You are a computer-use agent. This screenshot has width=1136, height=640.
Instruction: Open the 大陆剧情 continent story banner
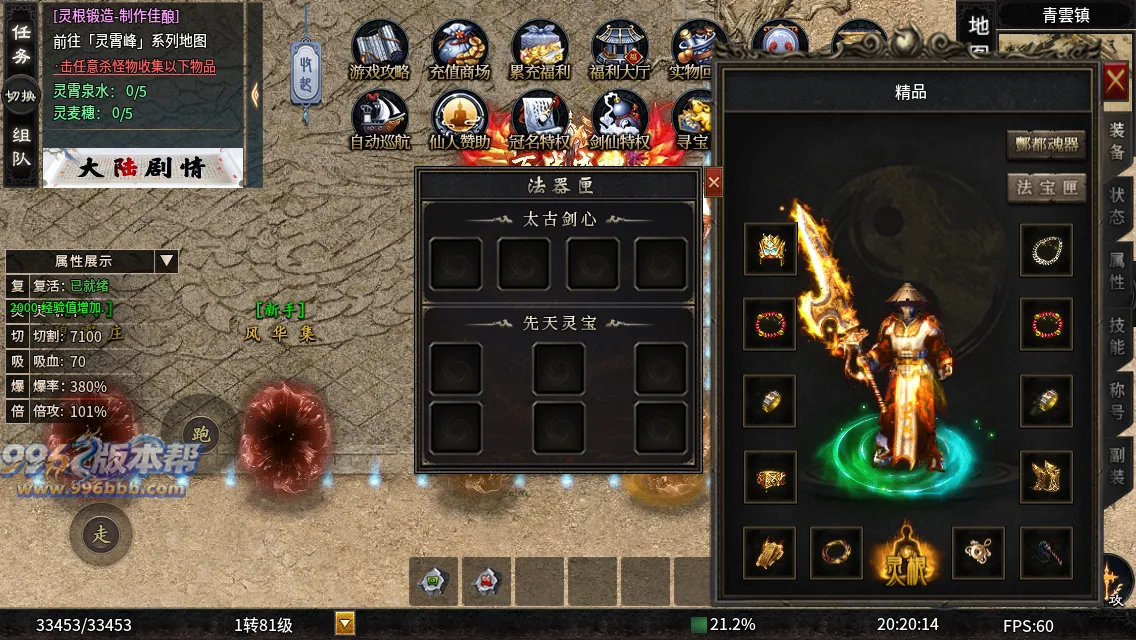coord(143,168)
